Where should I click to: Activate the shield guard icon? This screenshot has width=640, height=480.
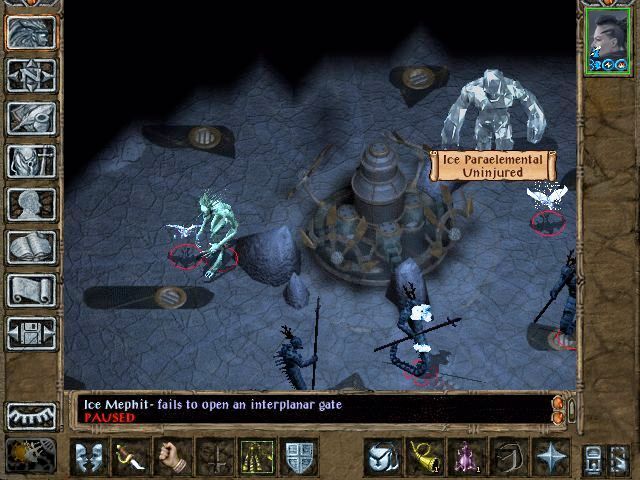[301, 456]
